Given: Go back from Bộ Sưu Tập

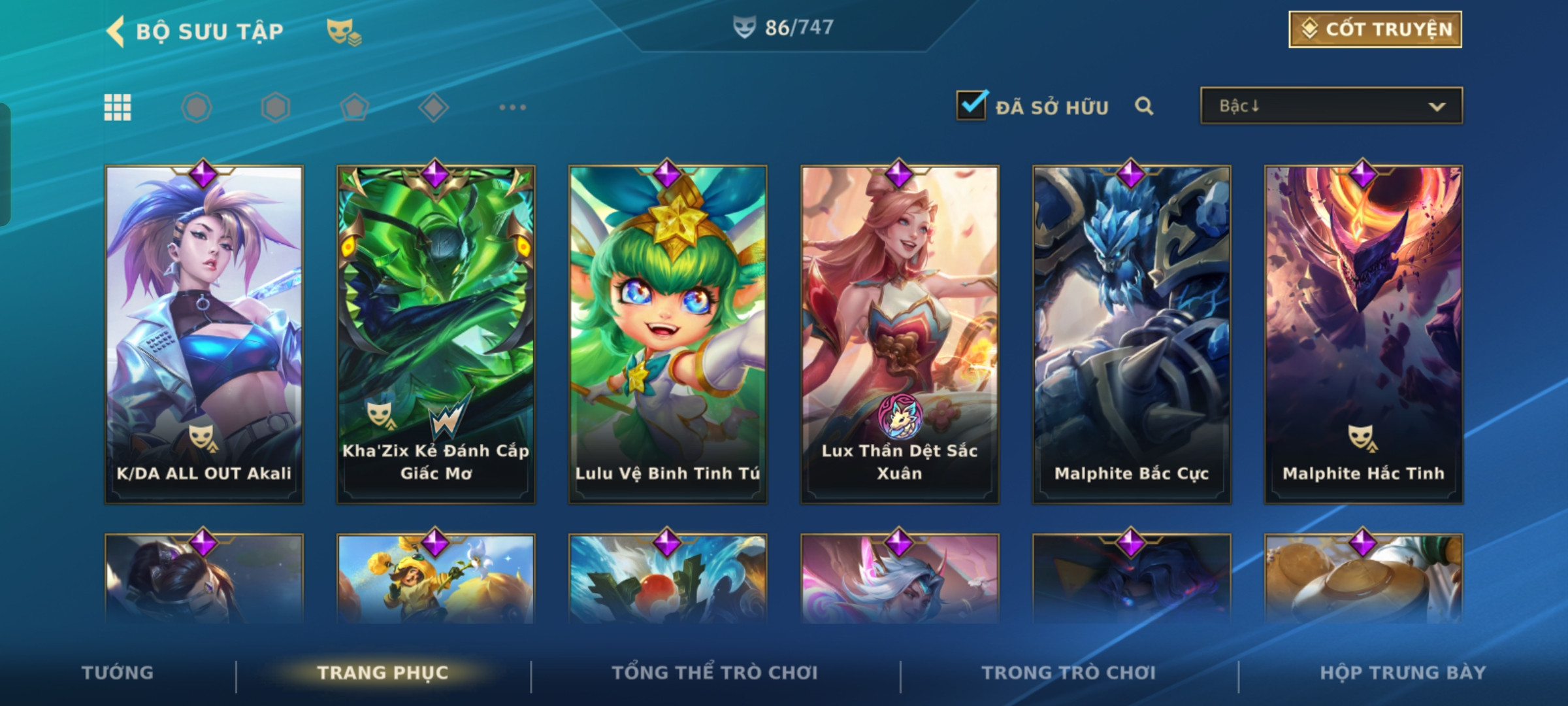Looking at the screenshot, I should 116,31.
